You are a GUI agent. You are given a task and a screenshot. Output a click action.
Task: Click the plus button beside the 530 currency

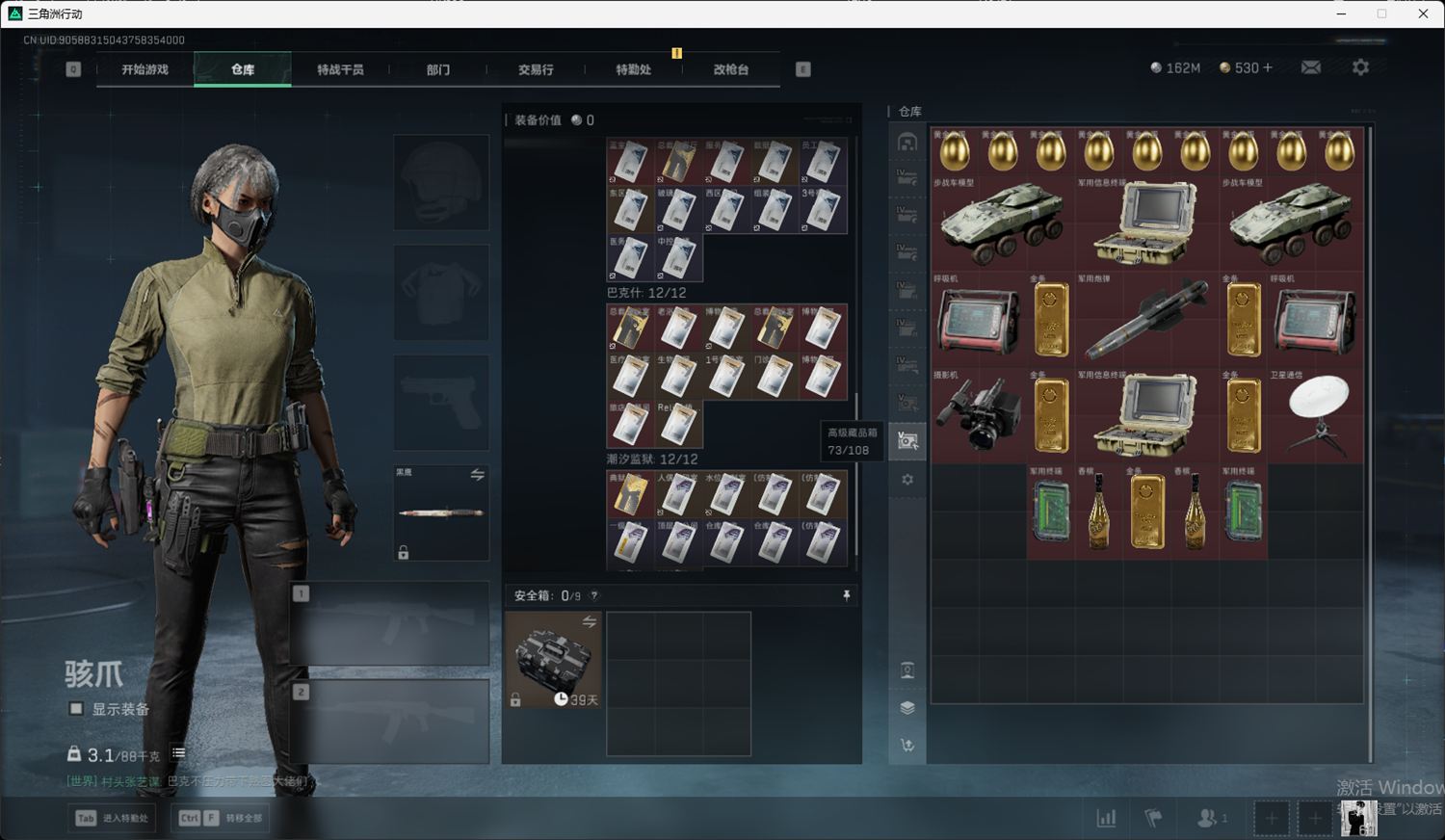click(1268, 67)
